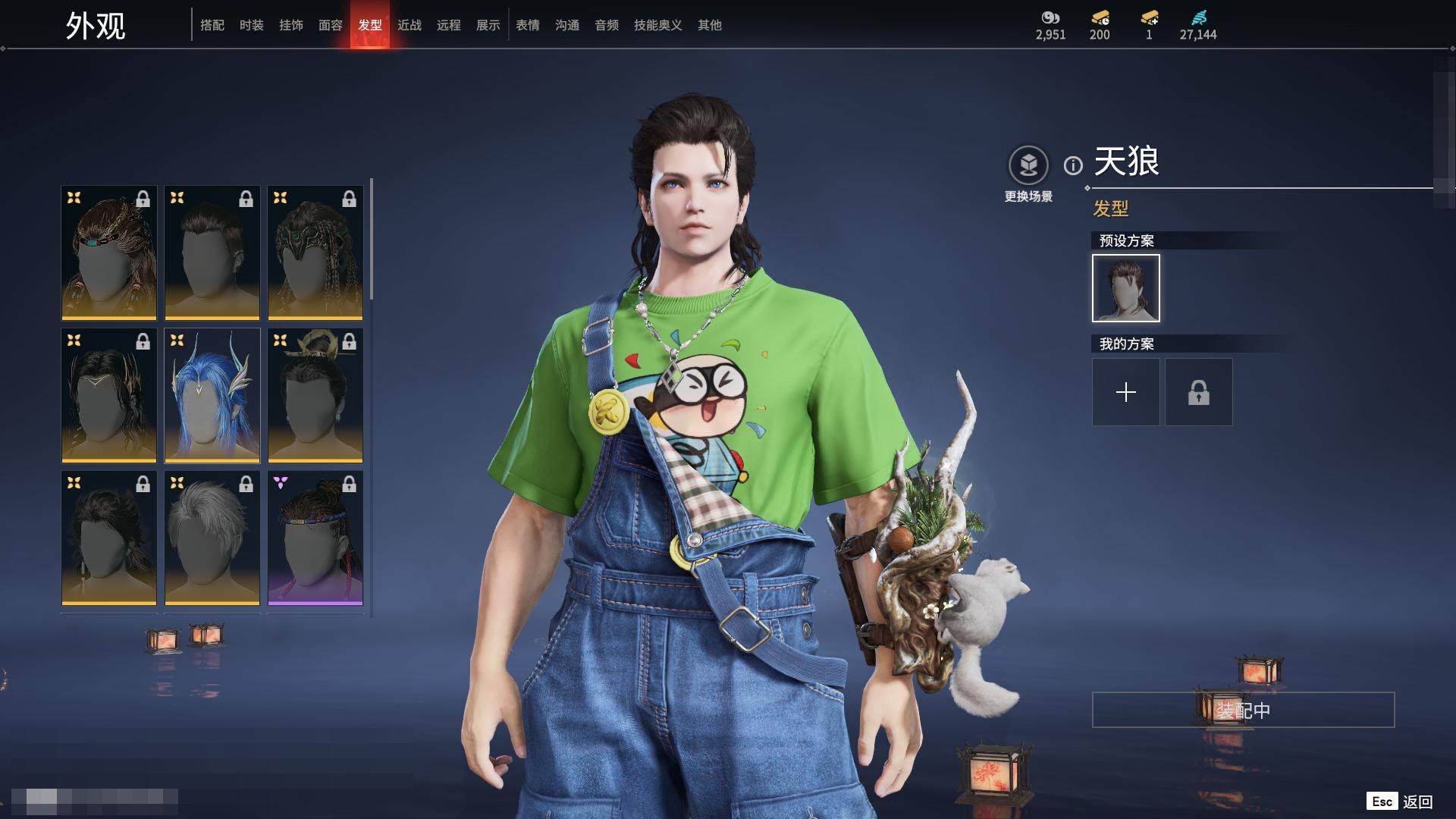Select the preset hairstyle thumbnail under 预设方案

(x=1126, y=288)
